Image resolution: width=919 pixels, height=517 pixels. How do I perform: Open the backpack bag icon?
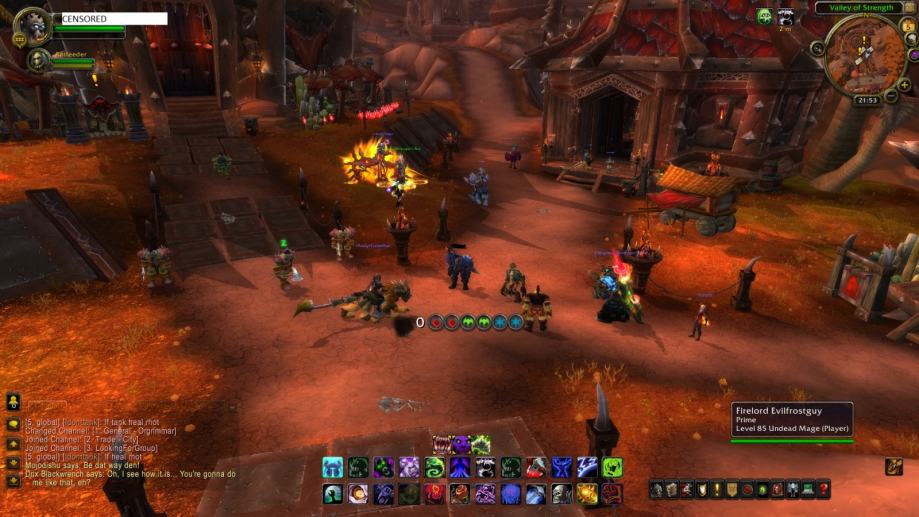tap(893, 467)
